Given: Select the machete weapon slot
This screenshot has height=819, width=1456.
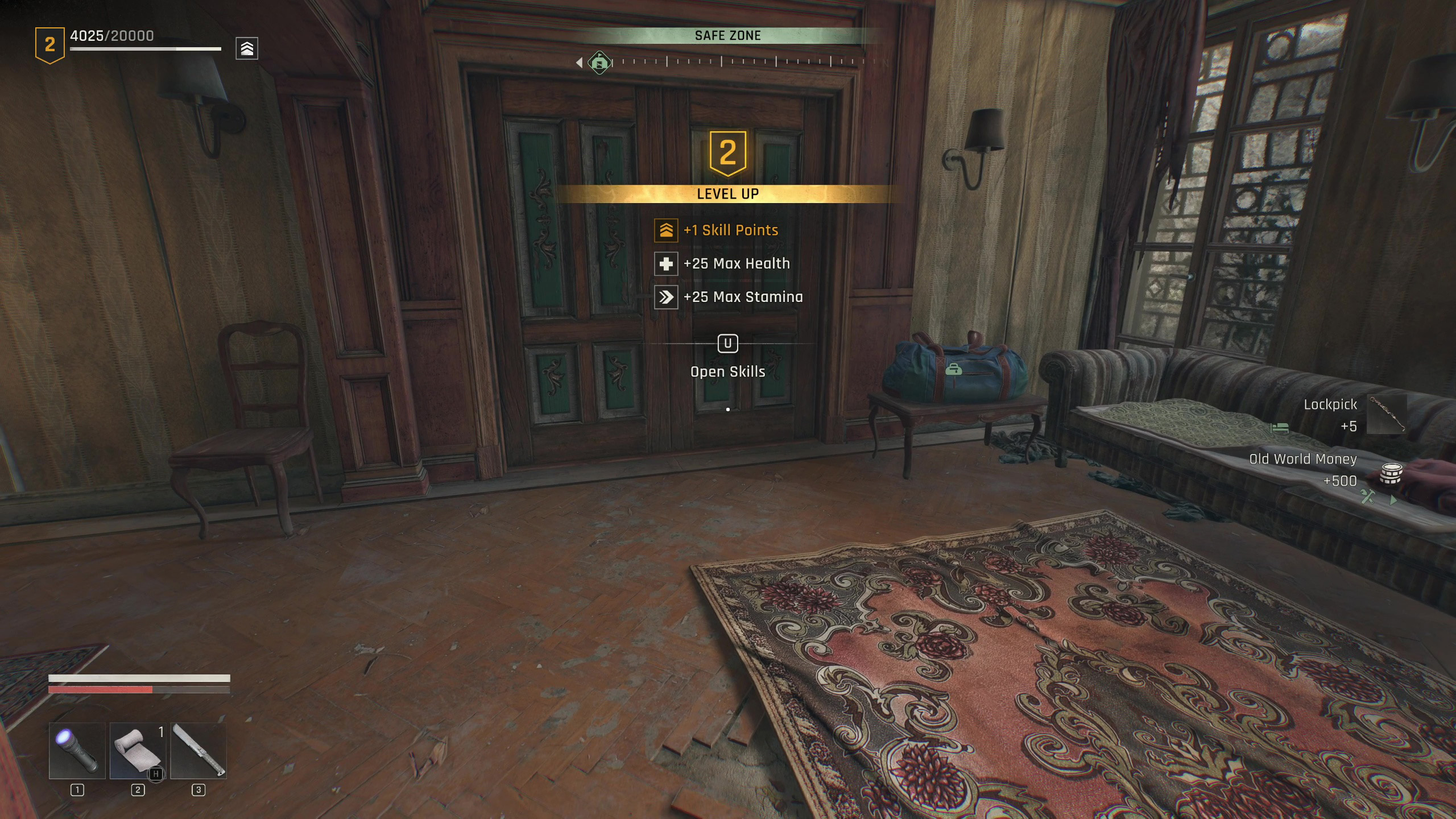Looking at the screenshot, I should tap(198, 751).
